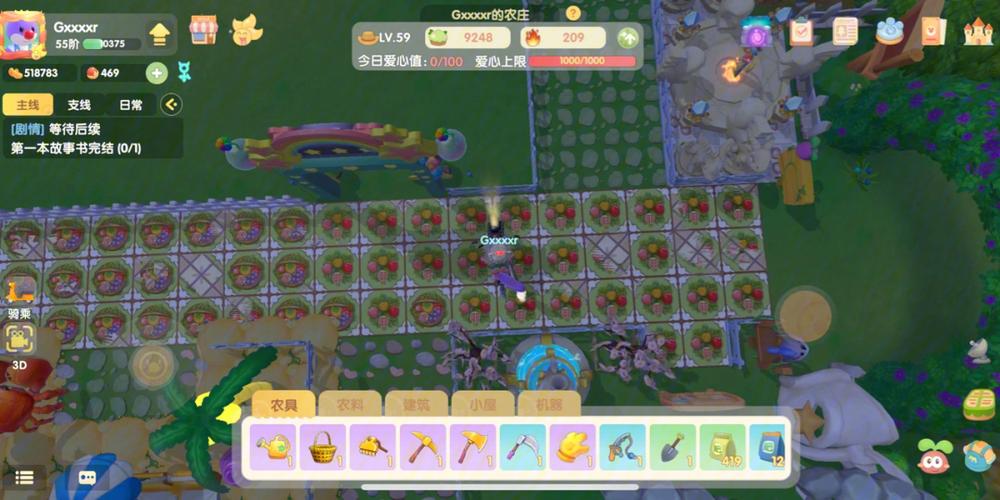Image resolution: width=1000 pixels, height=500 pixels.
Task: Open the clipboard checklist icon
Action: (x=801, y=31)
